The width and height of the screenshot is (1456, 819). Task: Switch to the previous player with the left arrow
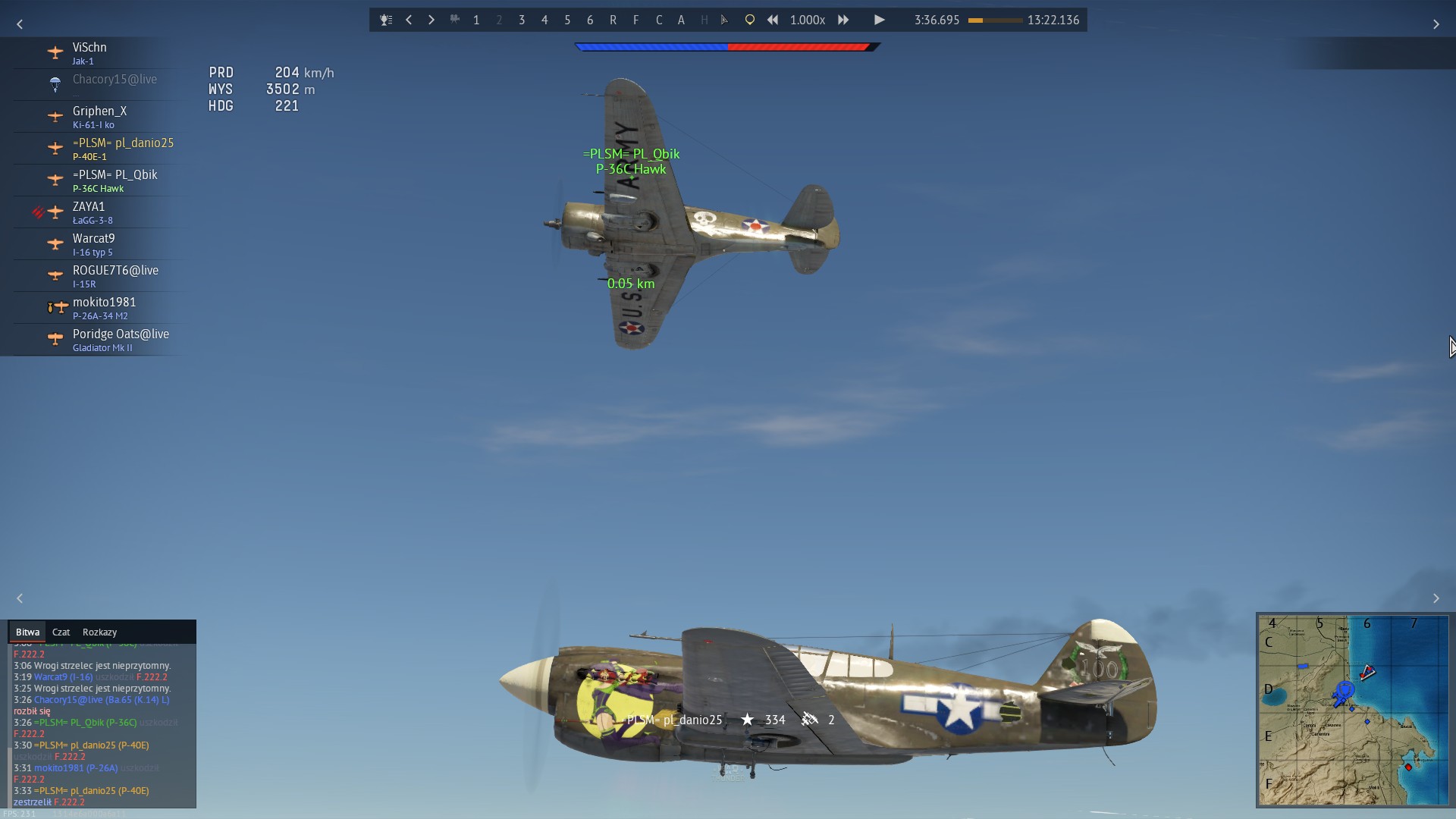409,20
